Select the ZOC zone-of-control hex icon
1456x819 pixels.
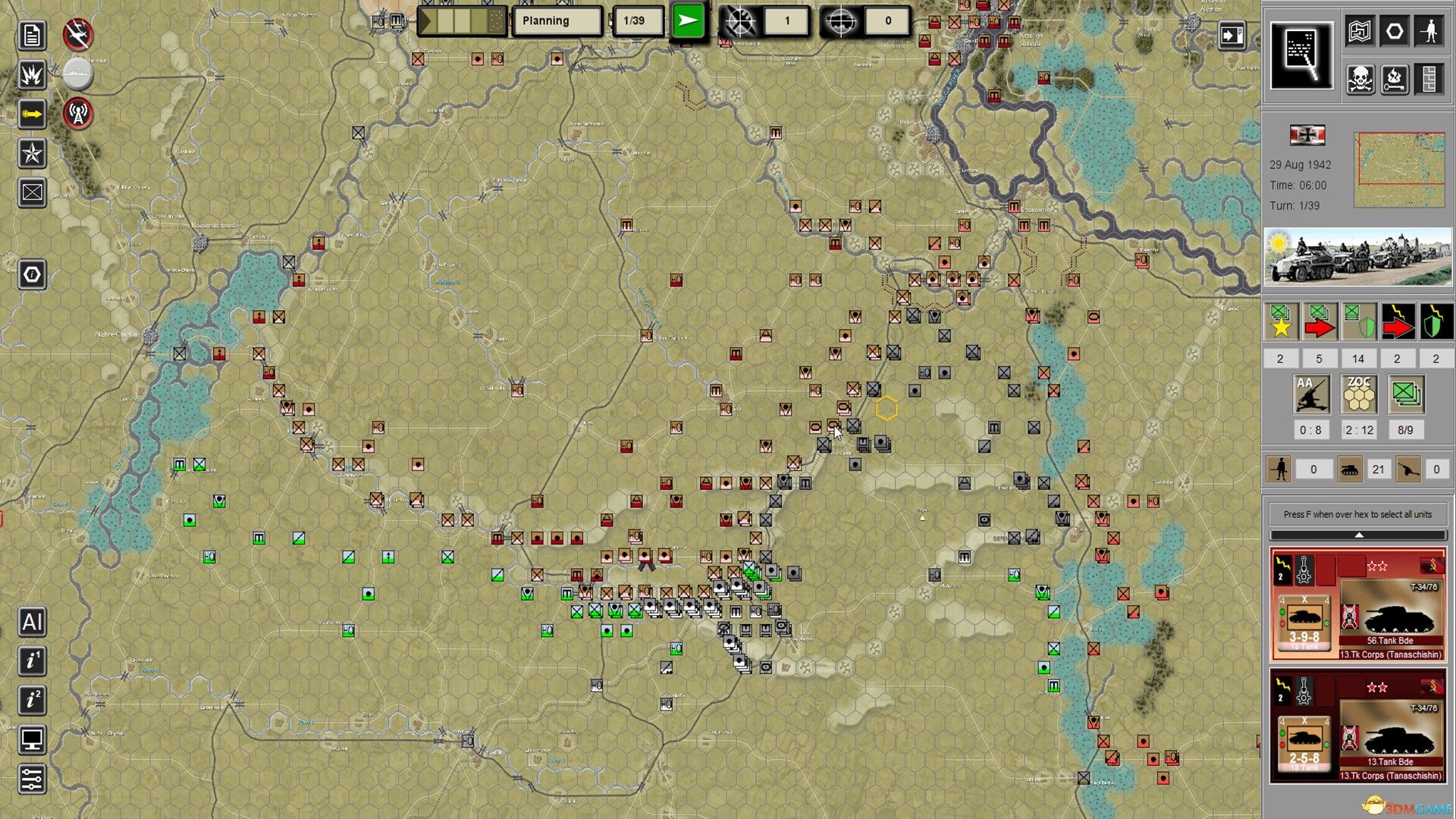tap(1358, 394)
